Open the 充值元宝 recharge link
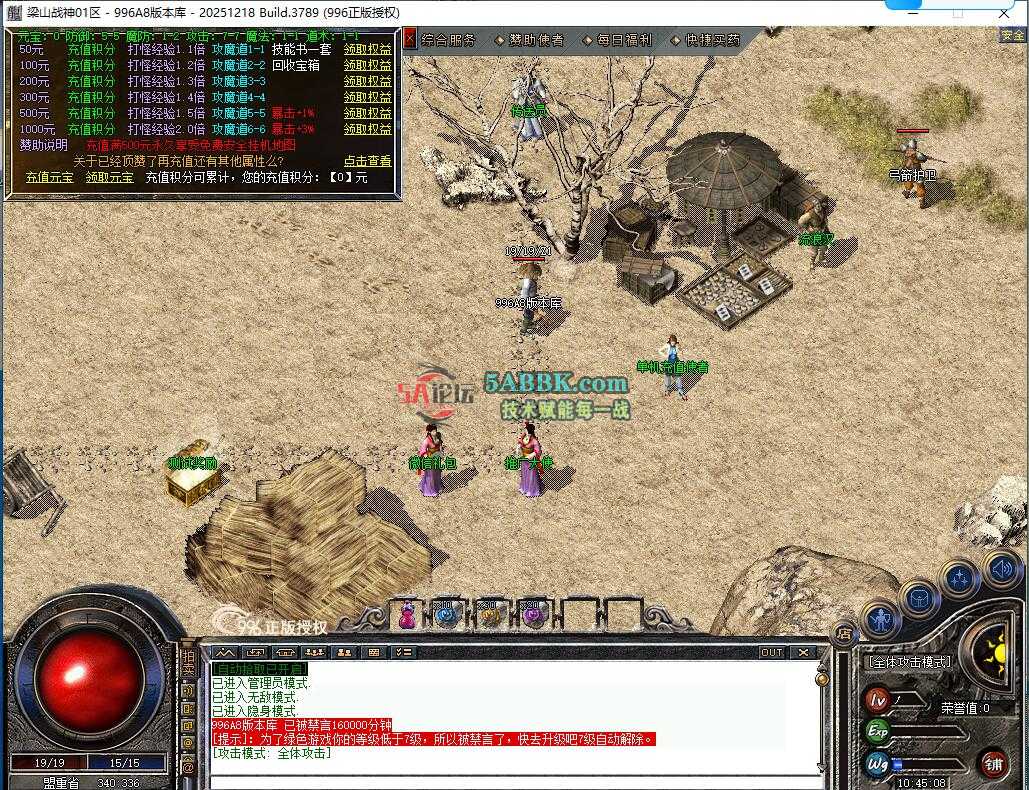 click(50, 177)
